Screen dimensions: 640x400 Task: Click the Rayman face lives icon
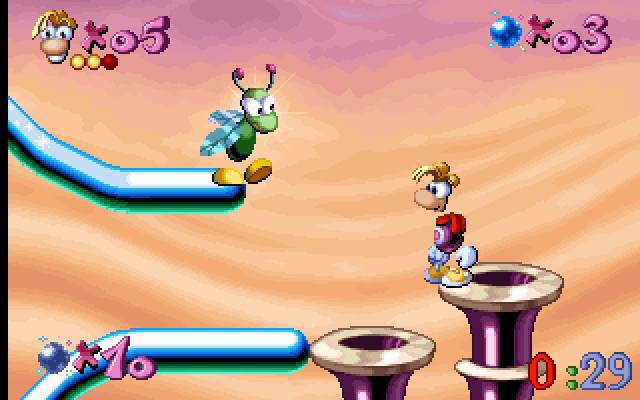click(56, 34)
